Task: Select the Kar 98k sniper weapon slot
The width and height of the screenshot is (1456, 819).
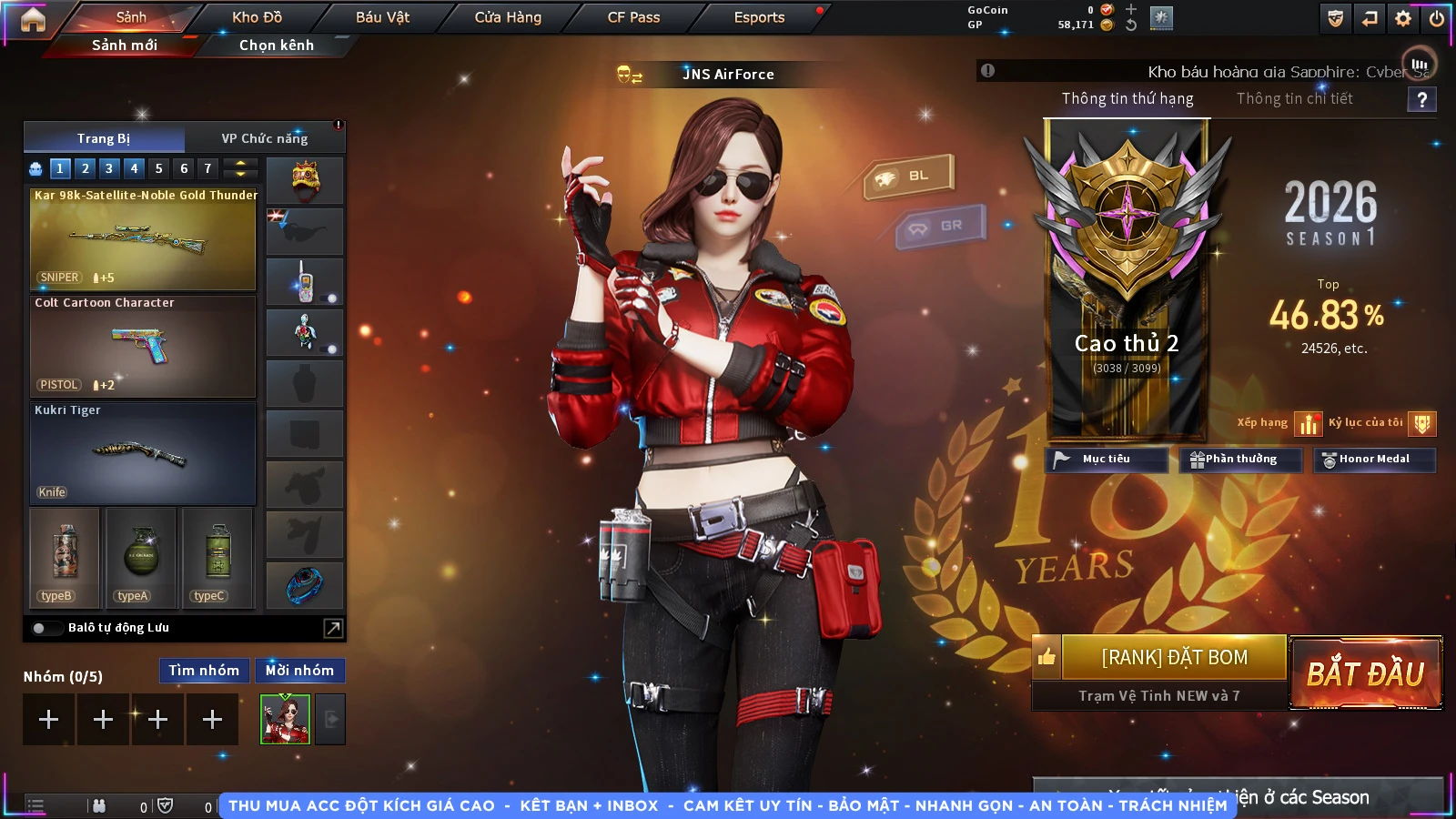Action: click(x=143, y=239)
